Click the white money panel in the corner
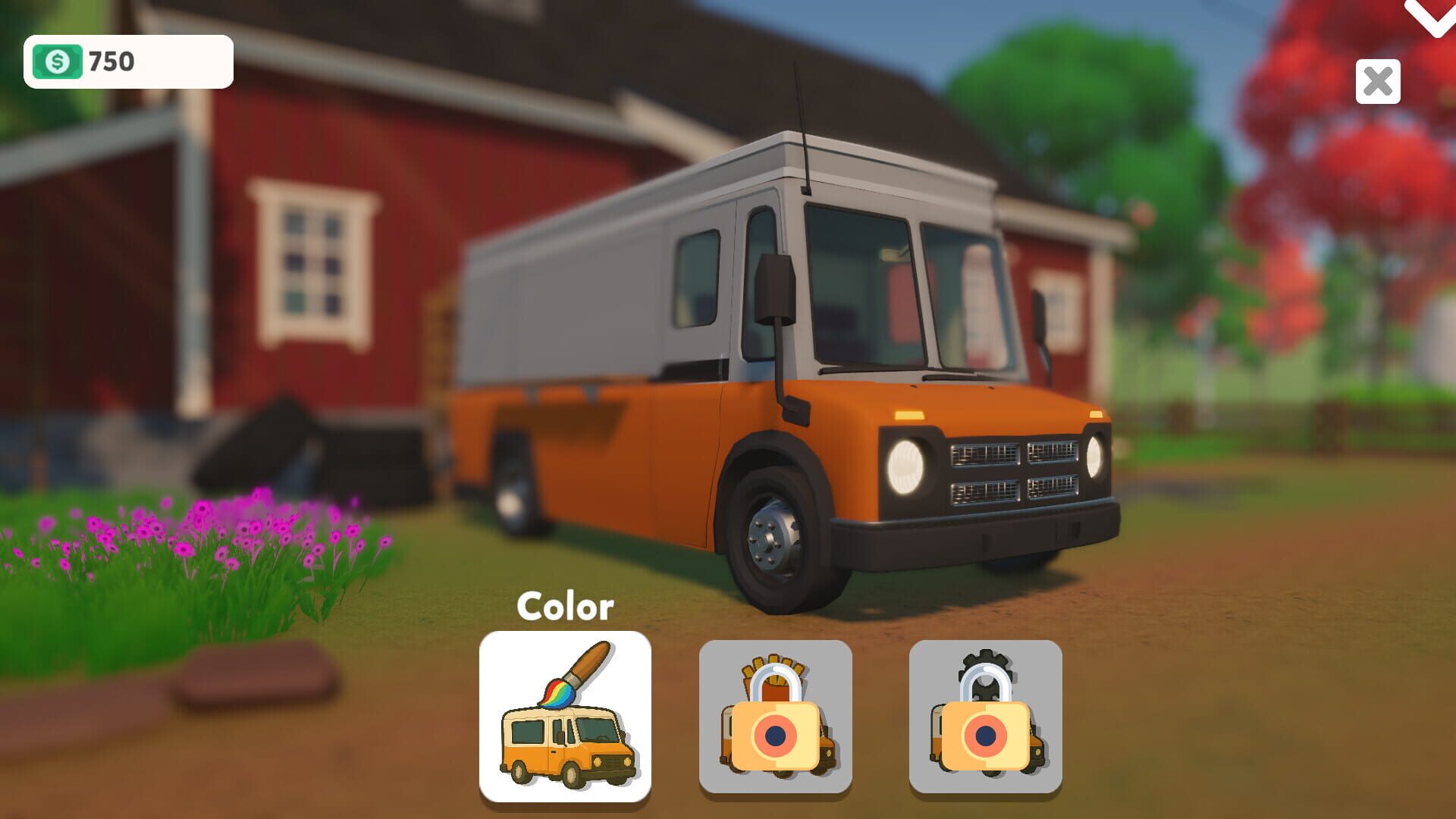 click(129, 61)
